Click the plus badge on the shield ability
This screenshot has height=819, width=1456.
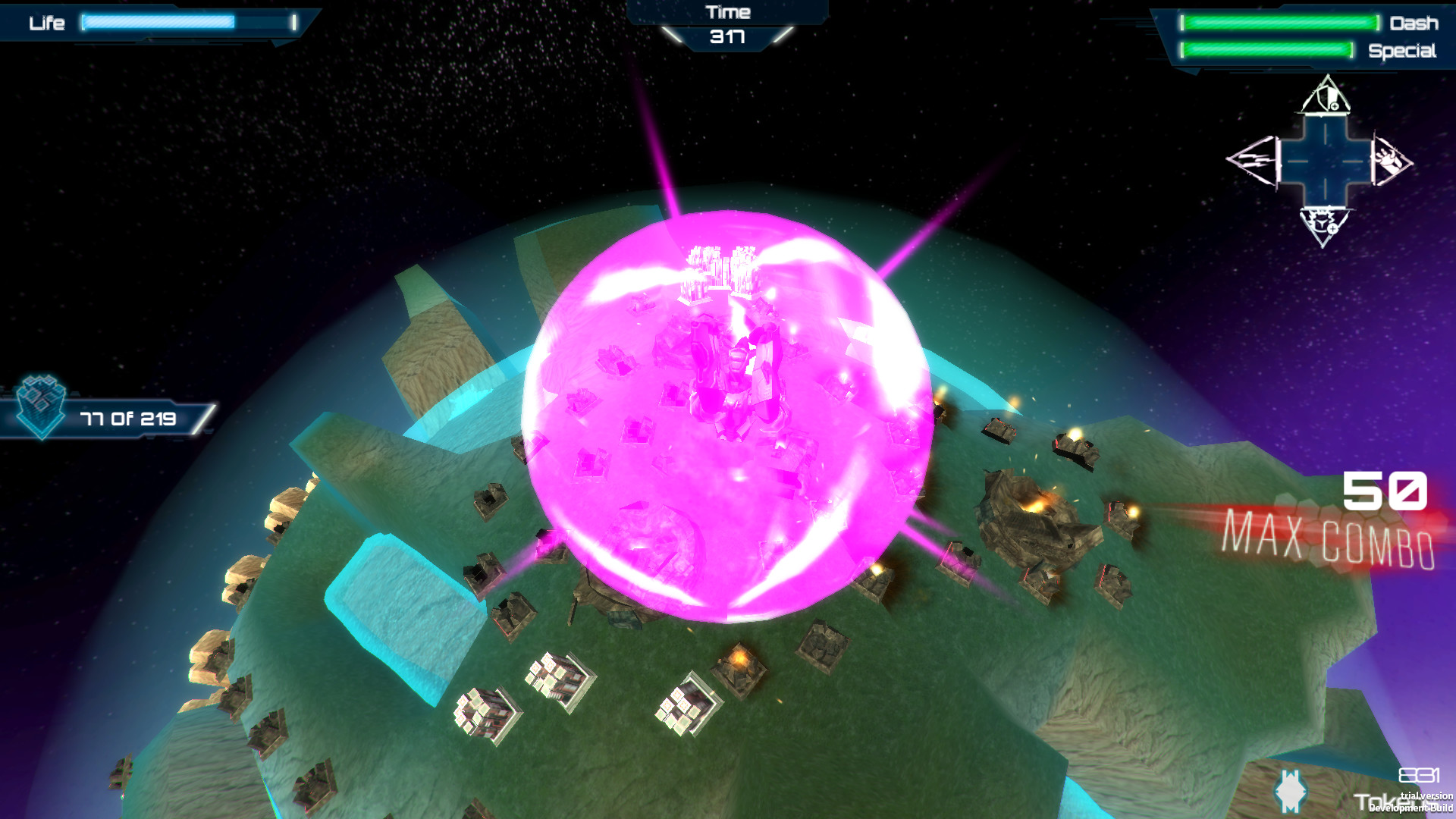tap(1335, 105)
